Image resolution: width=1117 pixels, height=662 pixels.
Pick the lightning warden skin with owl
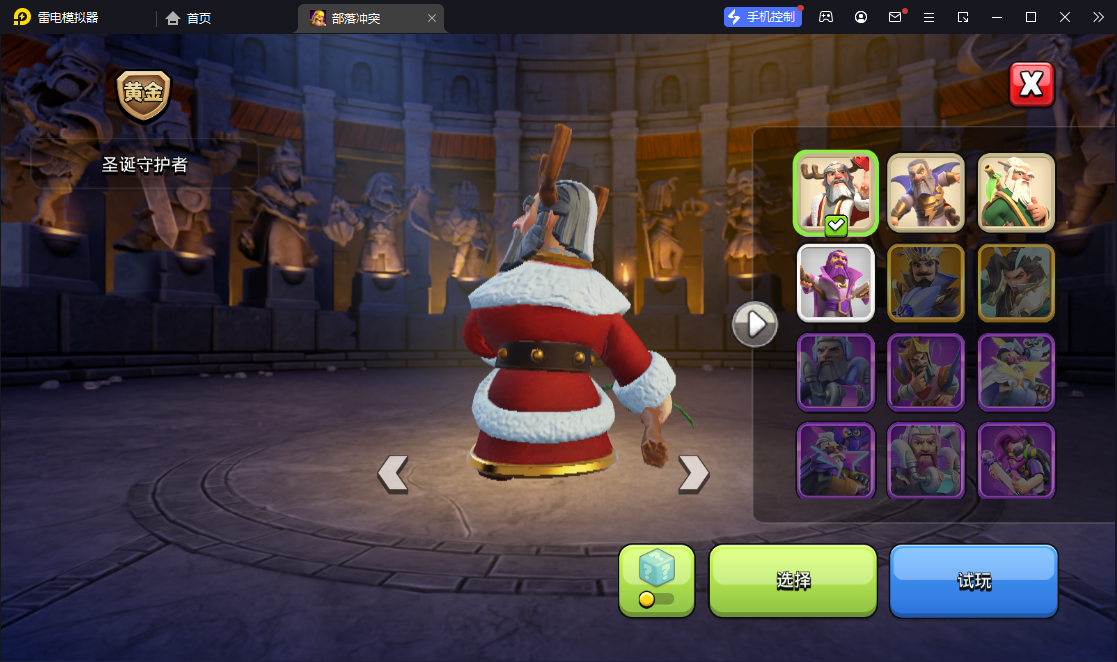click(1016, 372)
